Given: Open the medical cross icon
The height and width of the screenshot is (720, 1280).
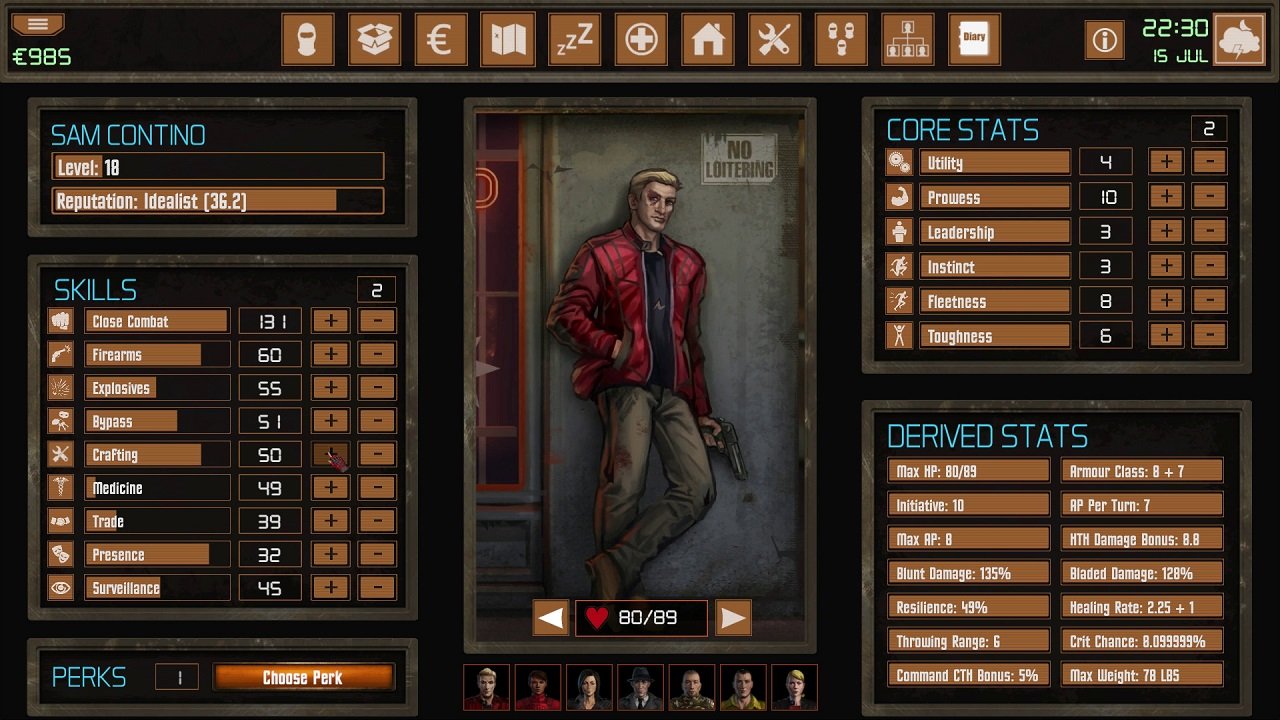Looking at the screenshot, I should click(x=641, y=39).
